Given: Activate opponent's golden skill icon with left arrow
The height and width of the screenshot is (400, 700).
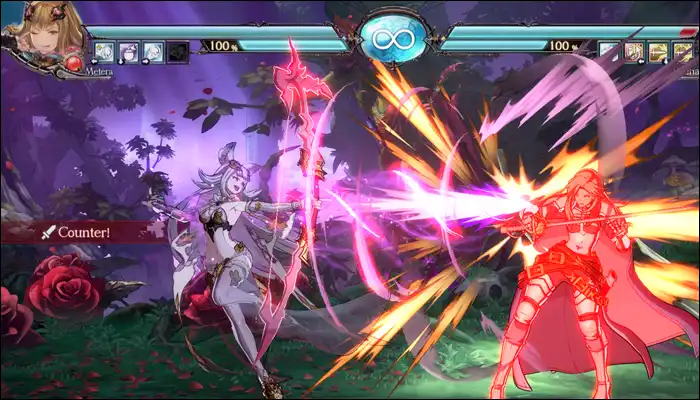Looking at the screenshot, I should [x=634, y=51].
